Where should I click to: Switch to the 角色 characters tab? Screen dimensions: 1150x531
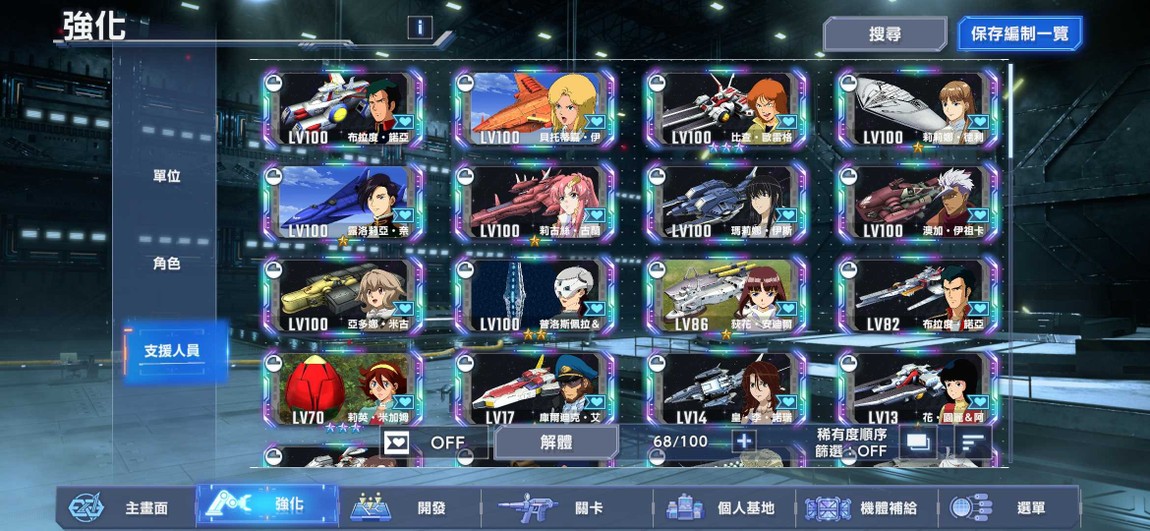click(x=167, y=264)
